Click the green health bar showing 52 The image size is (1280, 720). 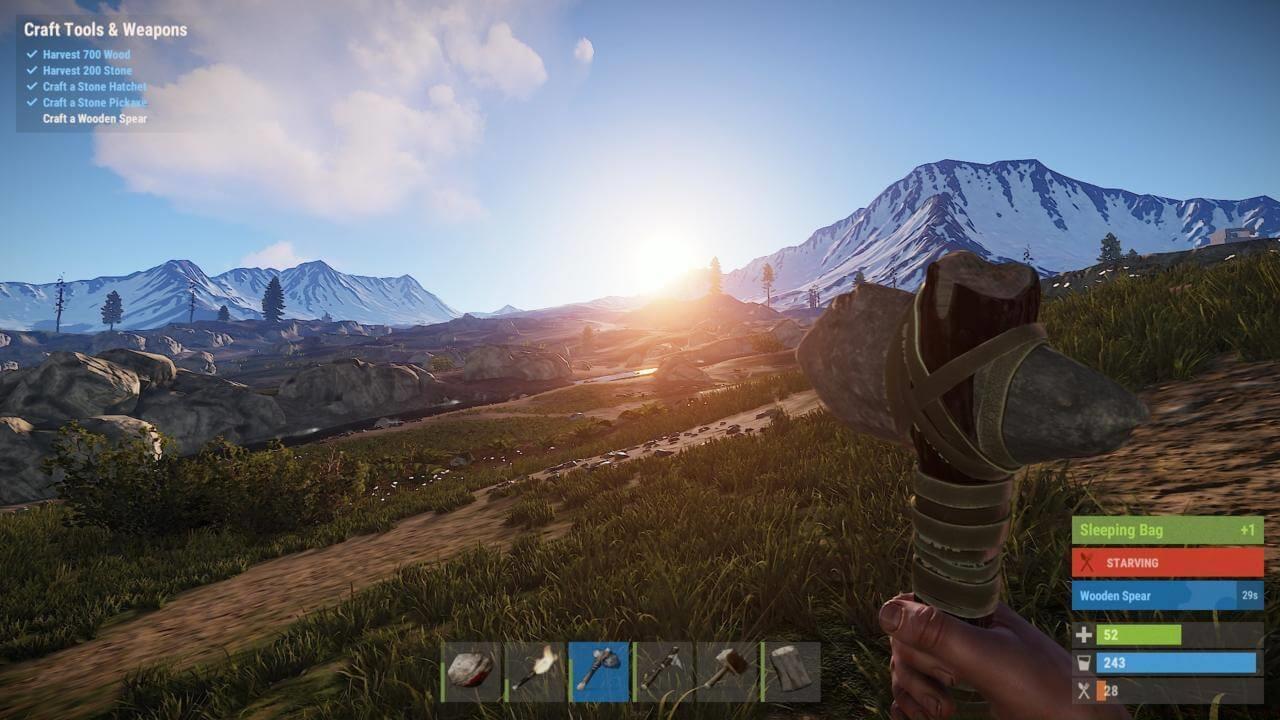click(1140, 634)
